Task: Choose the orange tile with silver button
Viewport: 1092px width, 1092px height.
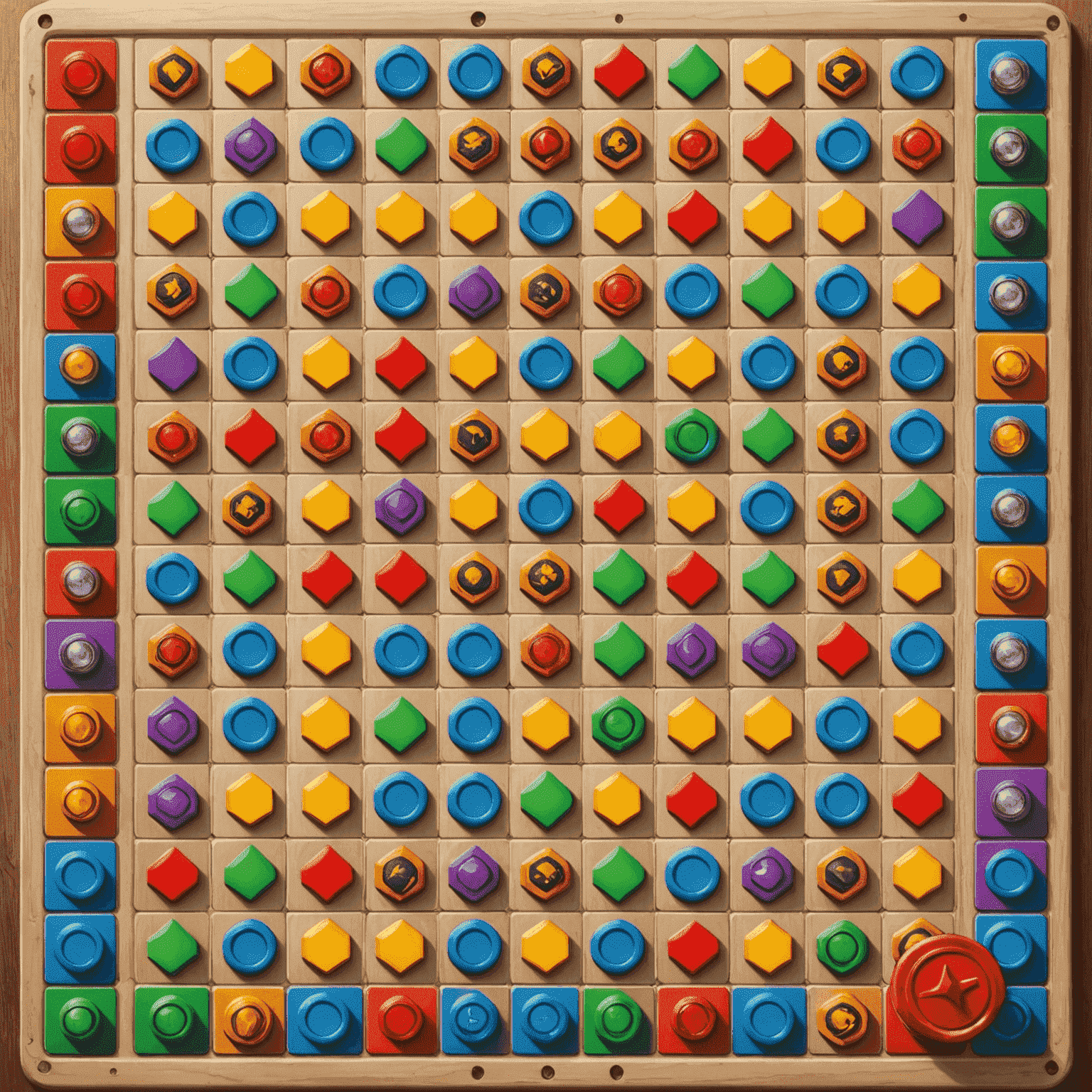Action: (80, 222)
